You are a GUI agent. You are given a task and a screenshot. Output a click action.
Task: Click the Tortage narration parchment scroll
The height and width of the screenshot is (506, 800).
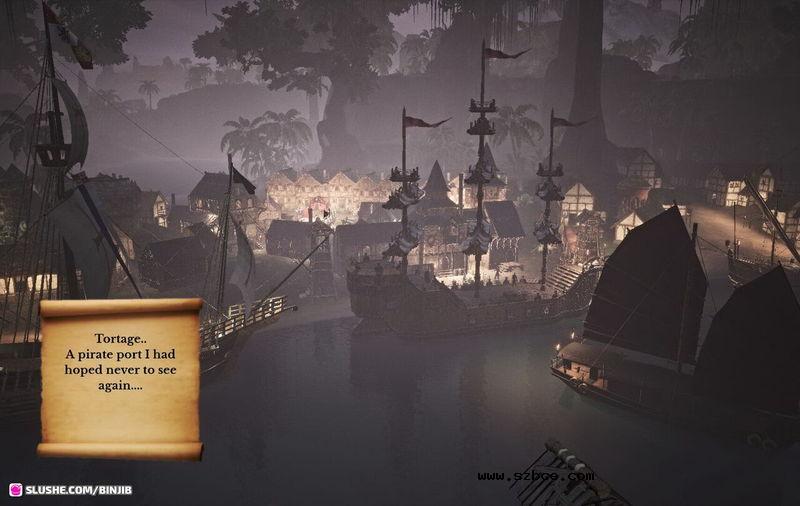120,377
